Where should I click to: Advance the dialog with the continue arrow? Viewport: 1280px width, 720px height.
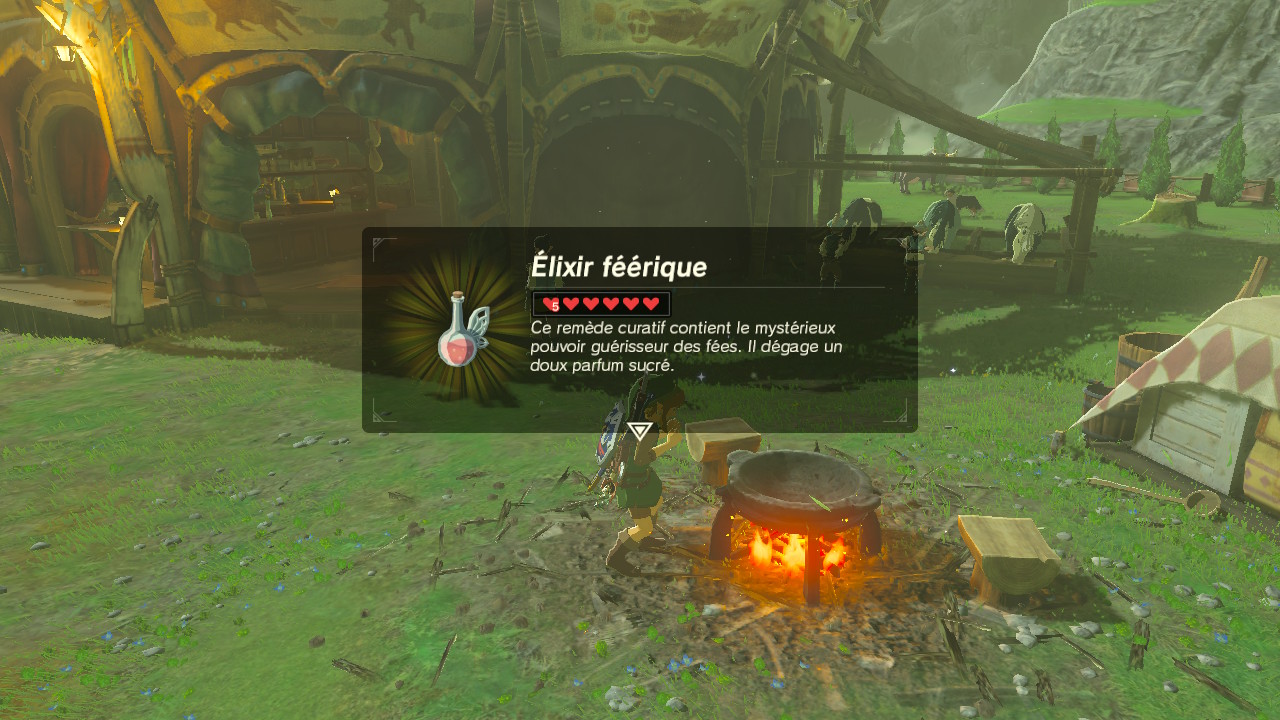(x=639, y=432)
